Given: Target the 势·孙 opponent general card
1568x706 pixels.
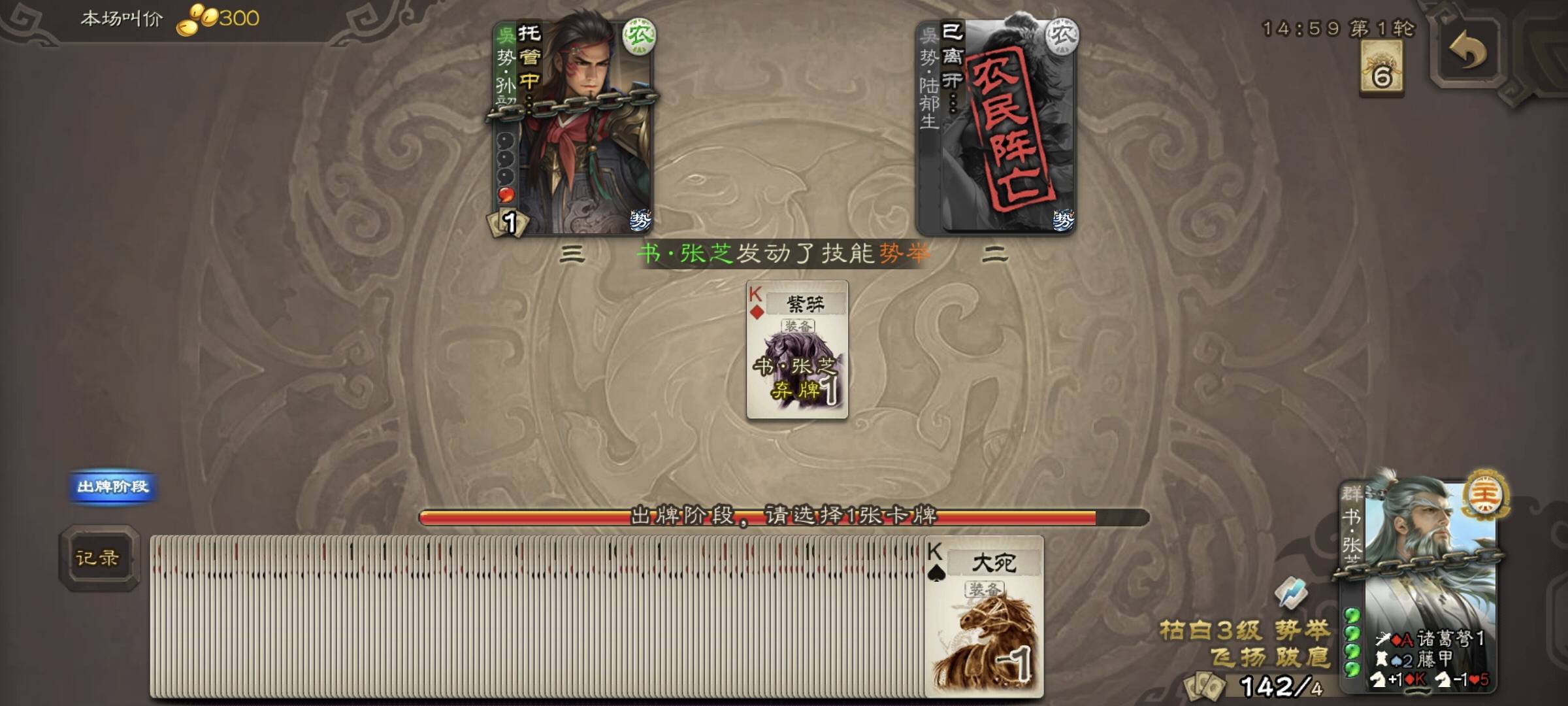Looking at the screenshot, I should click(x=573, y=123).
